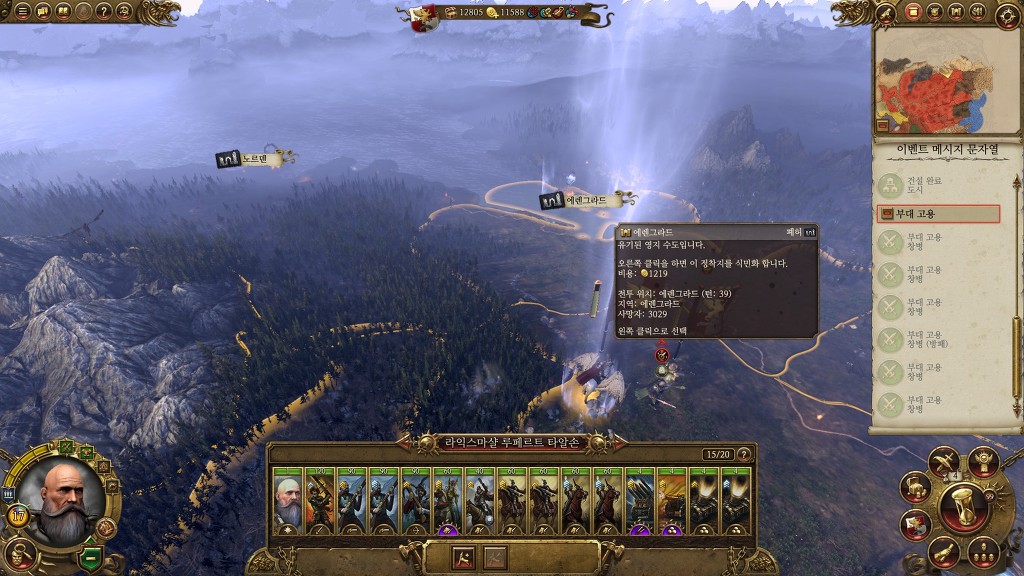This screenshot has height=576, width=1024.
Task: Click the crossed-tools button beside recruit button
Action: 495,558
